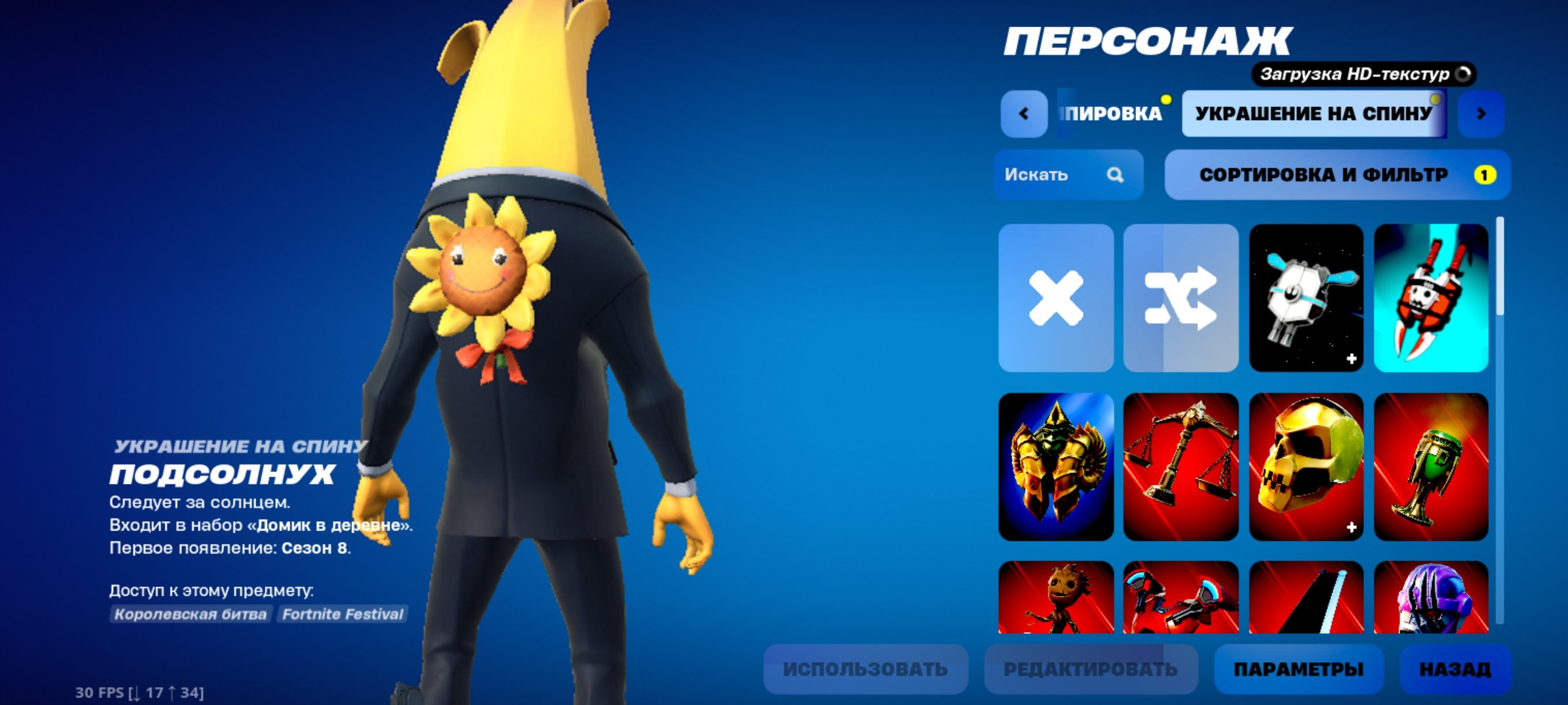Viewport: 1568px width, 705px height.
Task: Click the left arrow to previous category
Action: pos(1023,112)
